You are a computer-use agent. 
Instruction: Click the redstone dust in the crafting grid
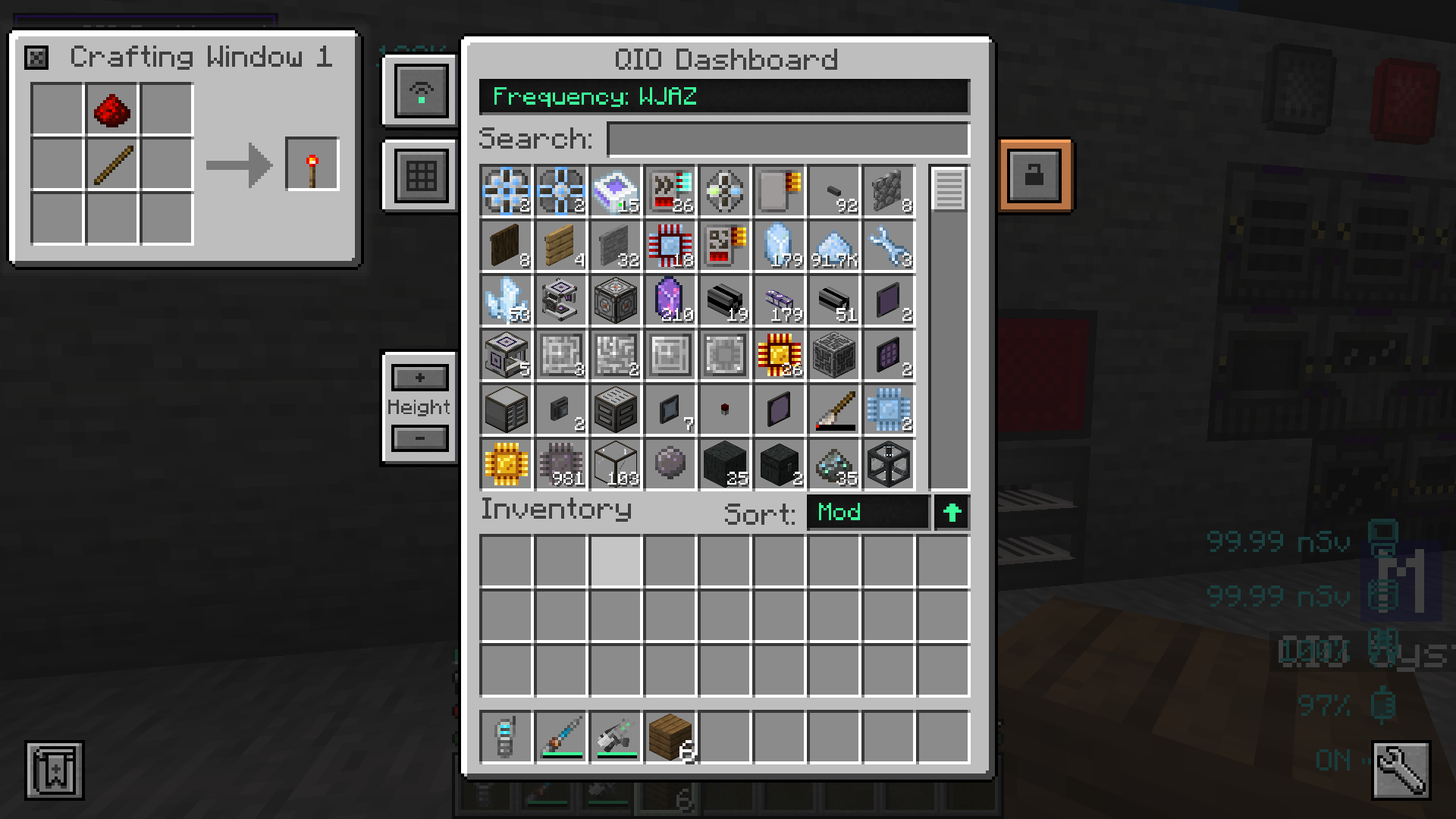[111, 109]
